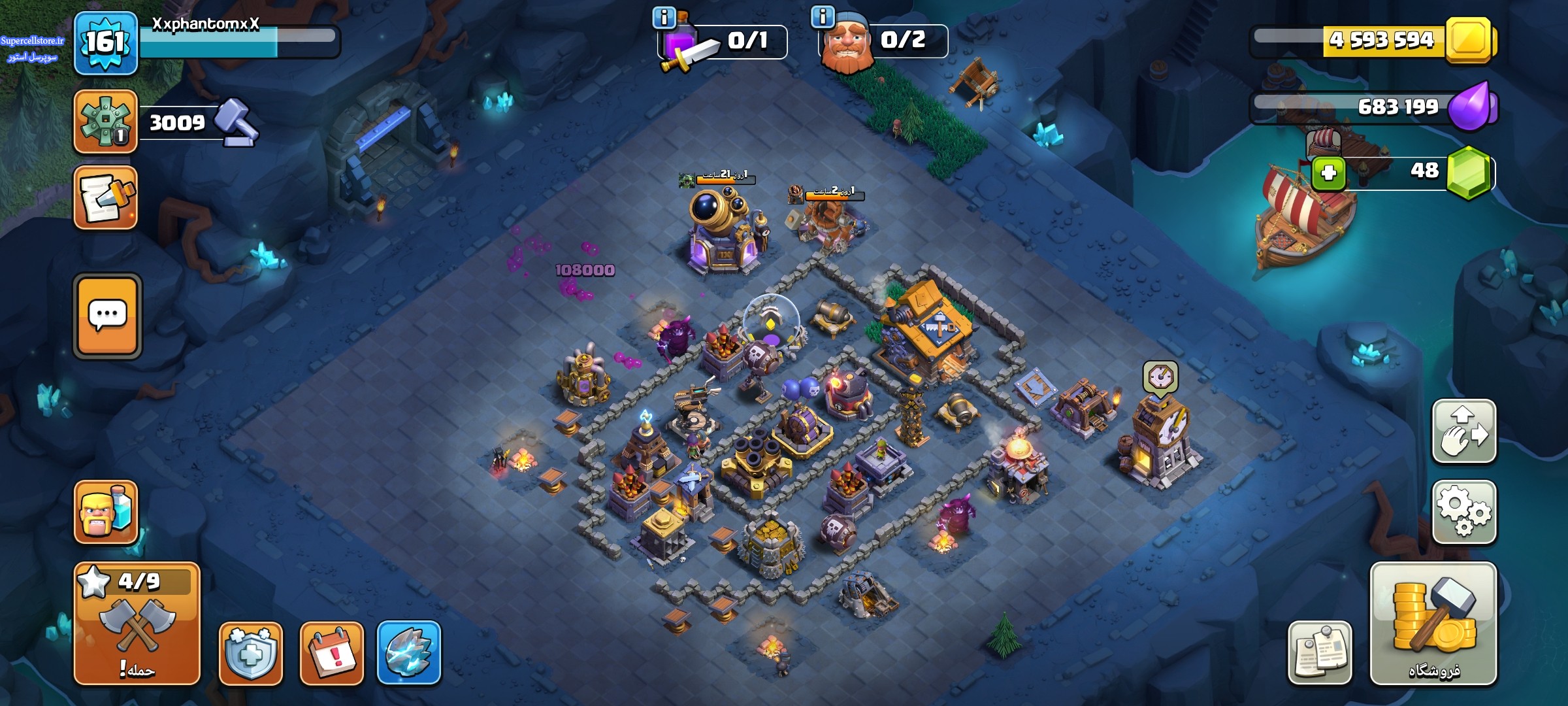Open the chat speech bubble button
The width and height of the screenshot is (1568, 706).
(107, 316)
